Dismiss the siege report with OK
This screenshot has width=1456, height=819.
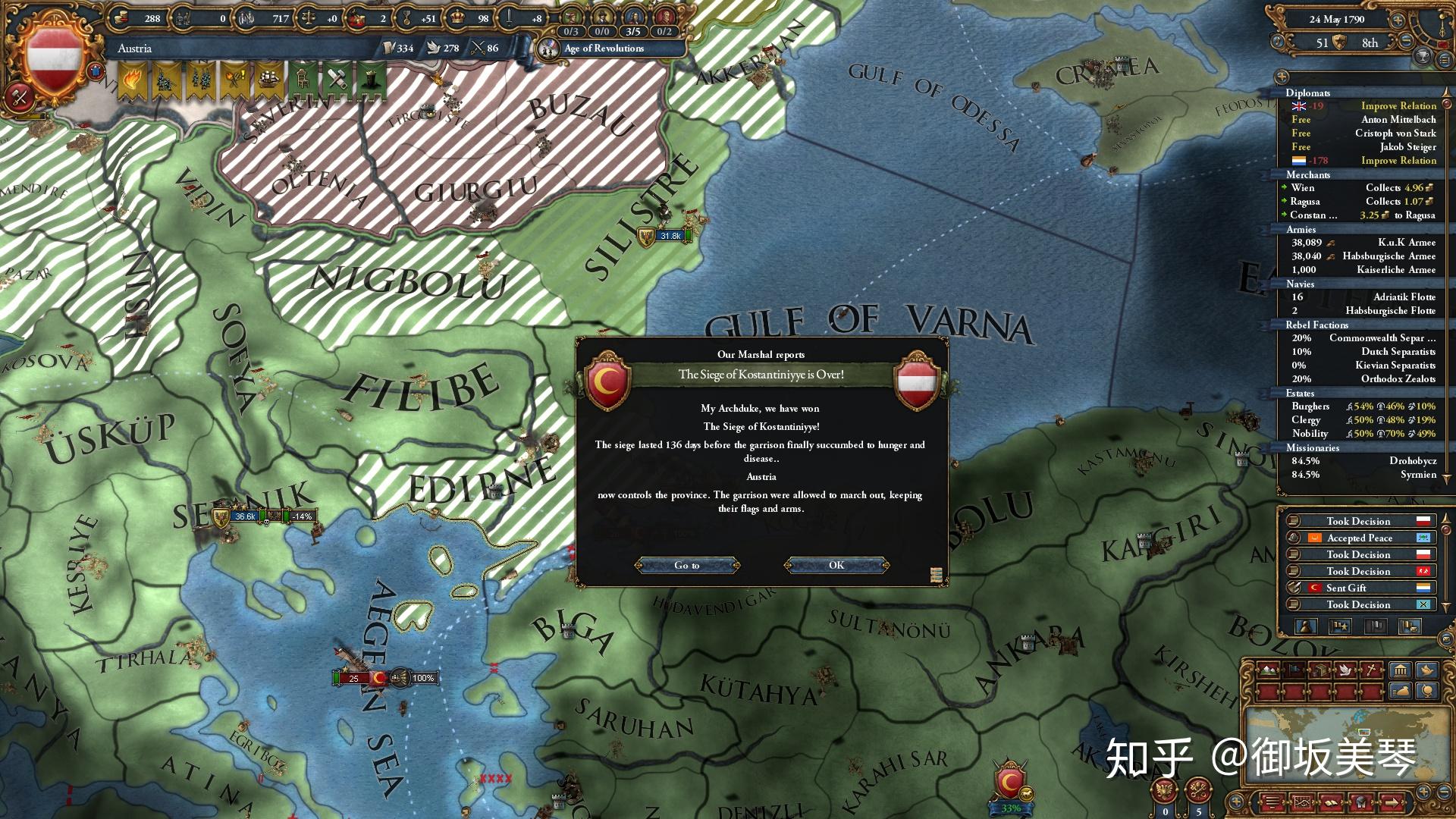click(836, 565)
